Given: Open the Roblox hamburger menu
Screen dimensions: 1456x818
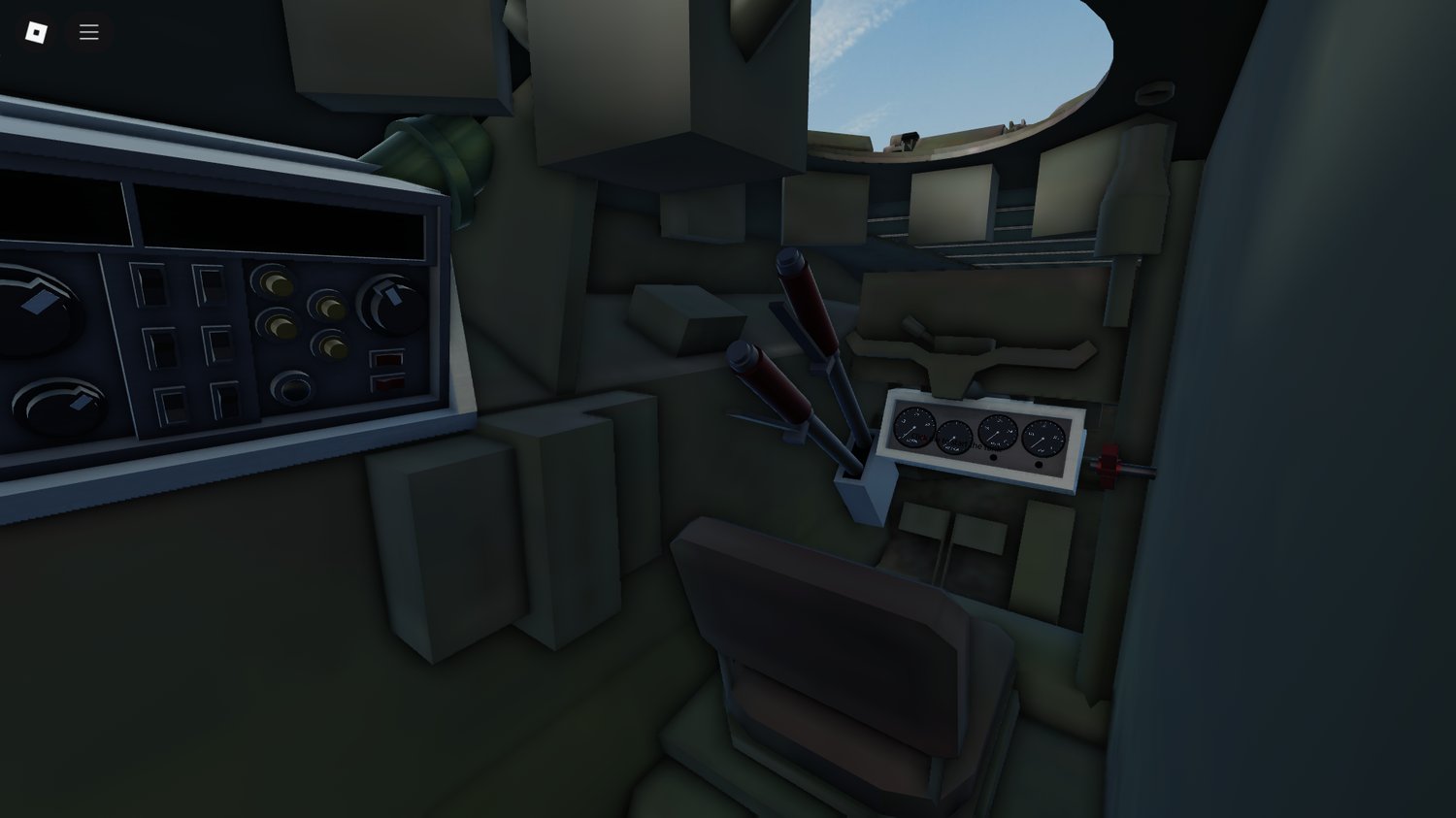Looking at the screenshot, I should tap(88, 31).
